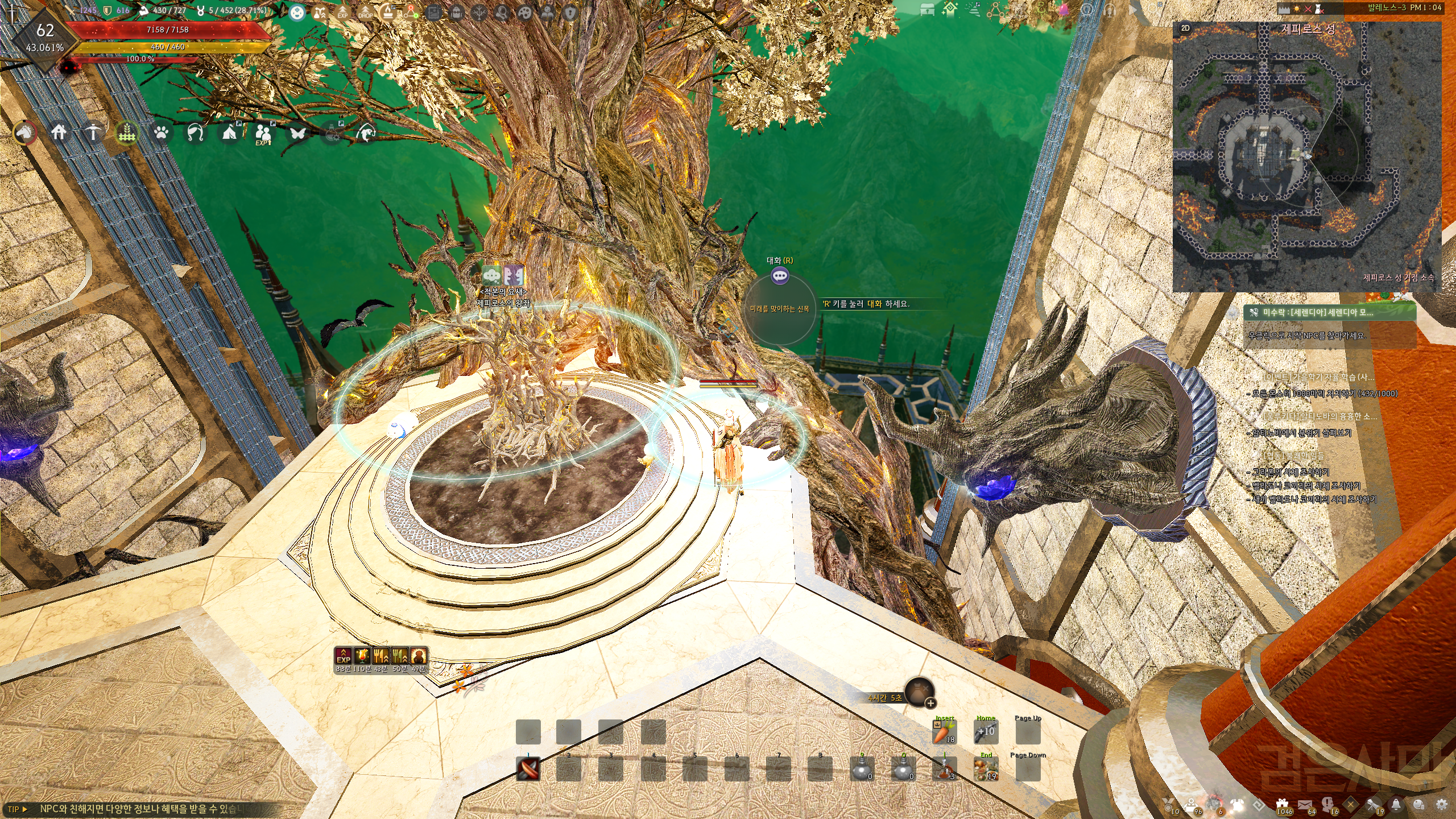1456x819 pixels.
Task: Use the food dish quickslot
Action: pyautogui.click(x=986, y=769)
